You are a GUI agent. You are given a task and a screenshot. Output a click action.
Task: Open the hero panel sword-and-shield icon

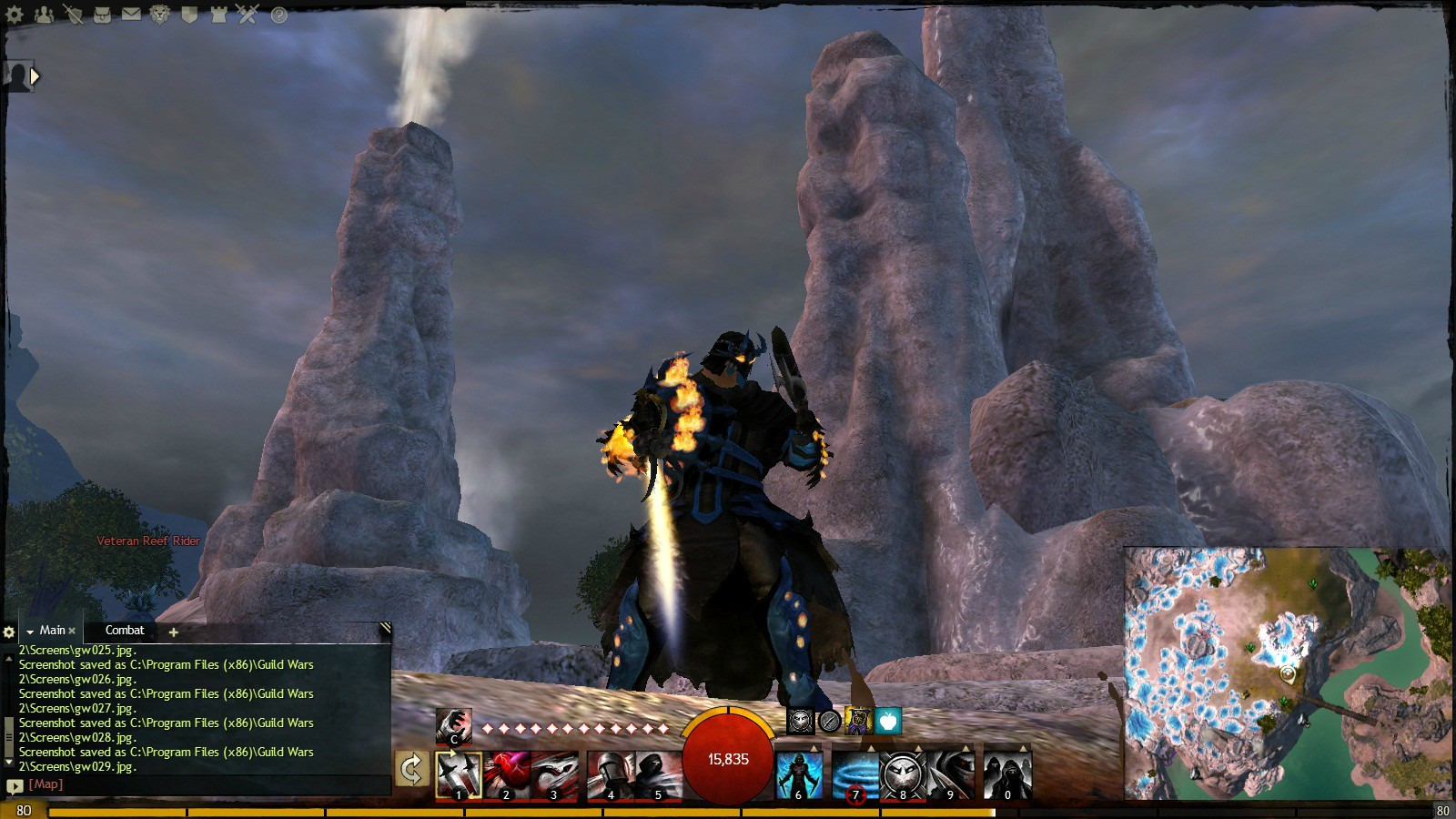73,15
